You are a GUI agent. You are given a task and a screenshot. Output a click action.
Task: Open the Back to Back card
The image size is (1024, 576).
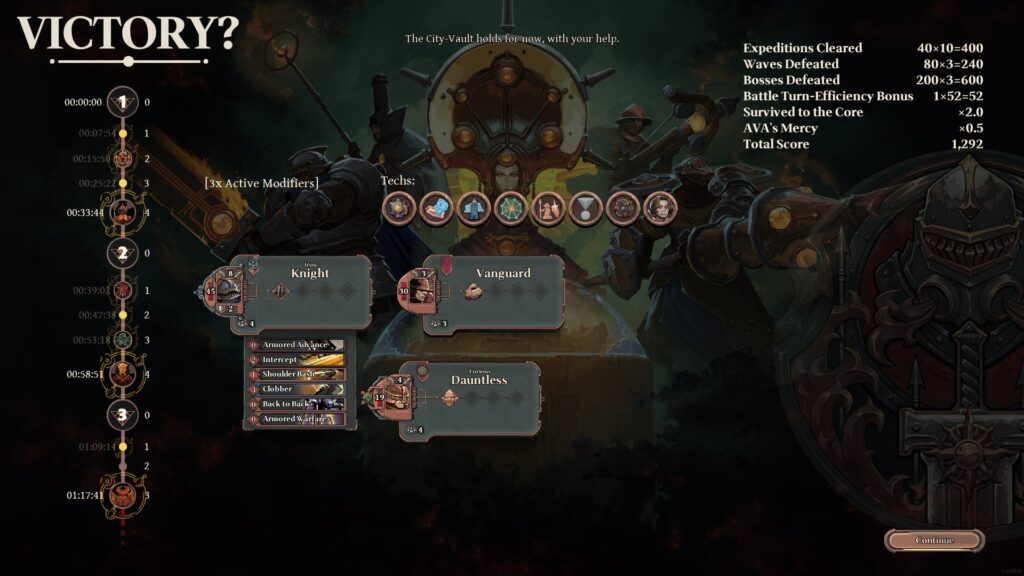coord(296,404)
